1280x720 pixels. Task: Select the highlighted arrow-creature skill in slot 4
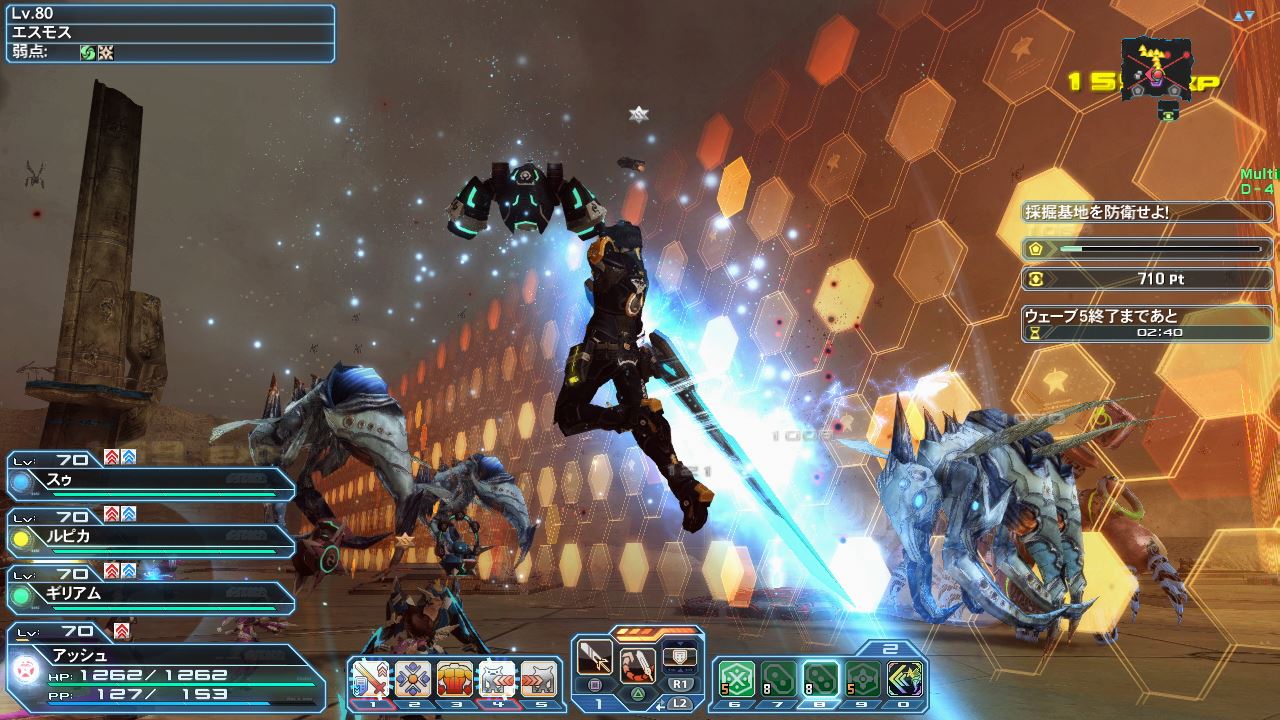click(497, 680)
